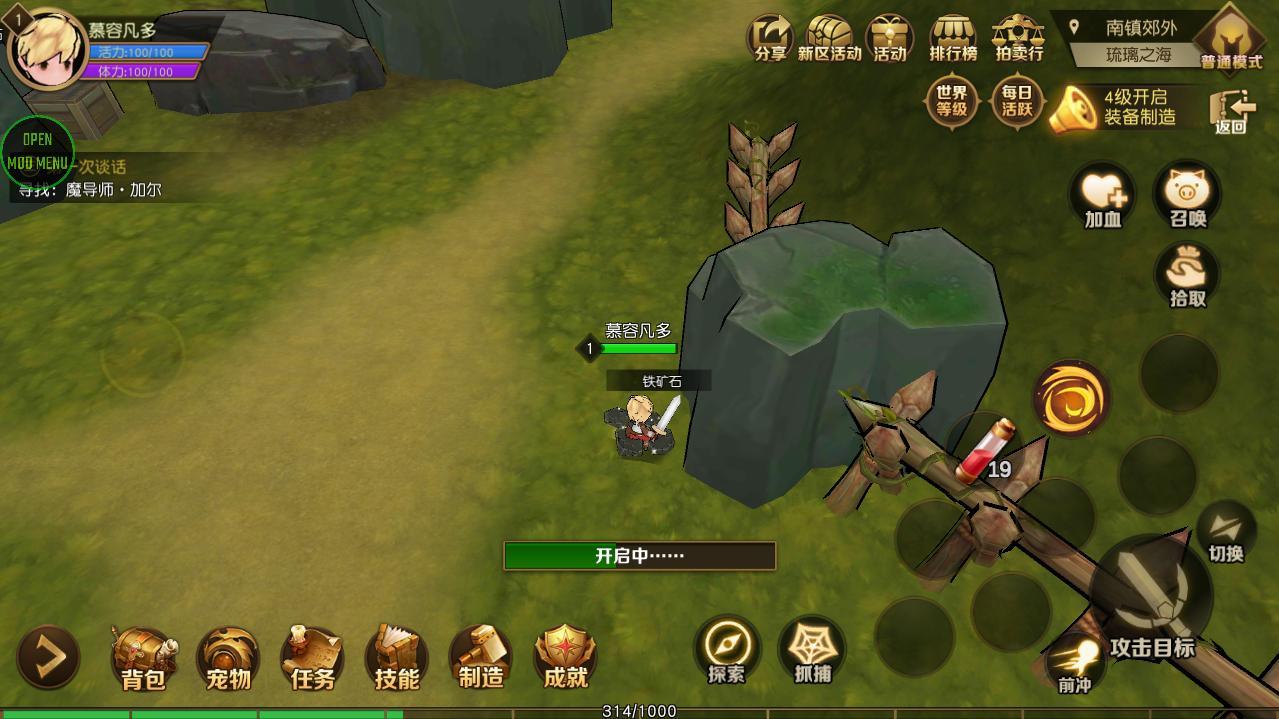This screenshot has width=1279, height=719.
Task: Tap the 加血 heal button
Action: pyautogui.click(x=1103, y=194)
